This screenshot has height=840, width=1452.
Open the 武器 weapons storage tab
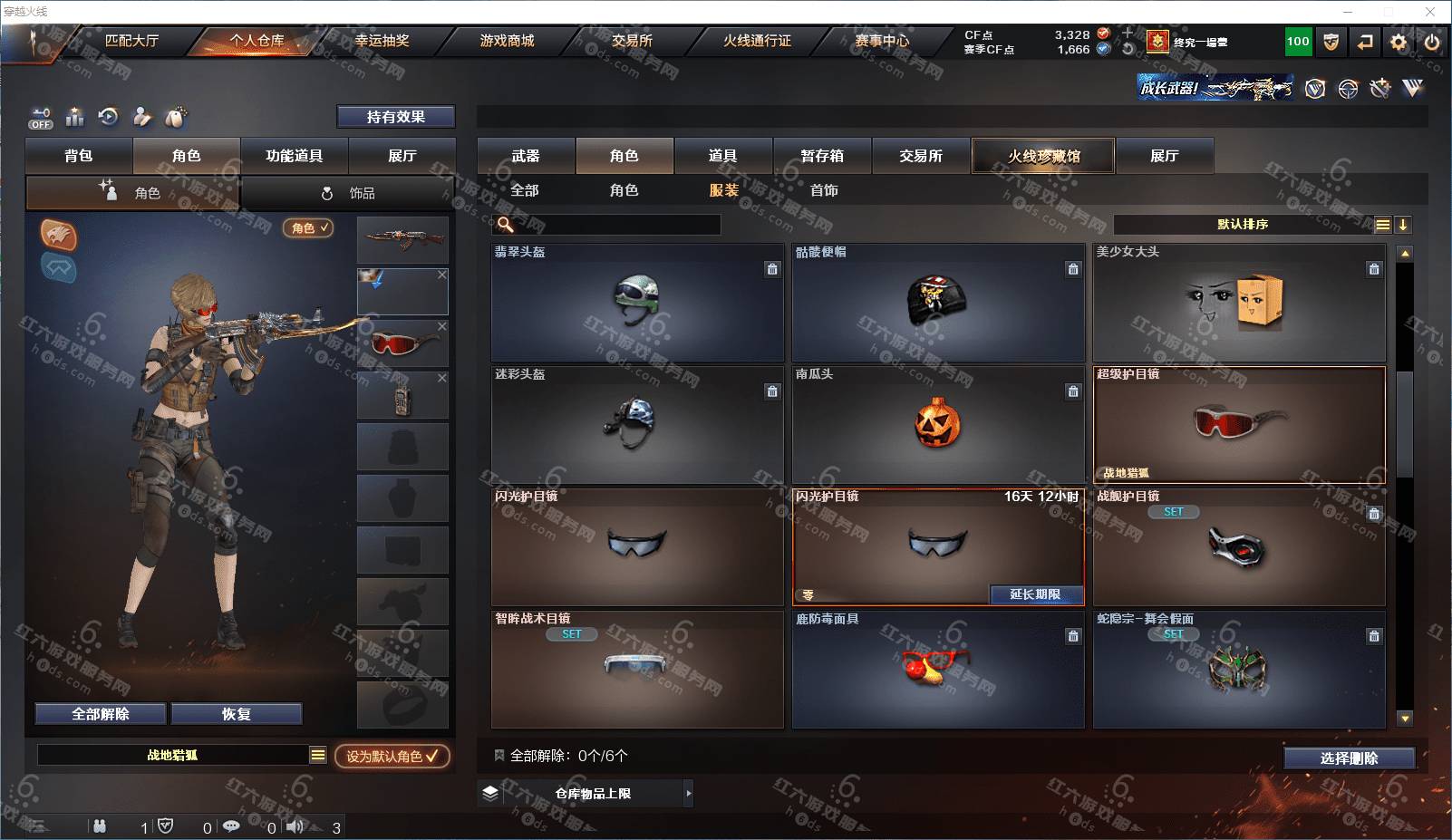[526, 156]
